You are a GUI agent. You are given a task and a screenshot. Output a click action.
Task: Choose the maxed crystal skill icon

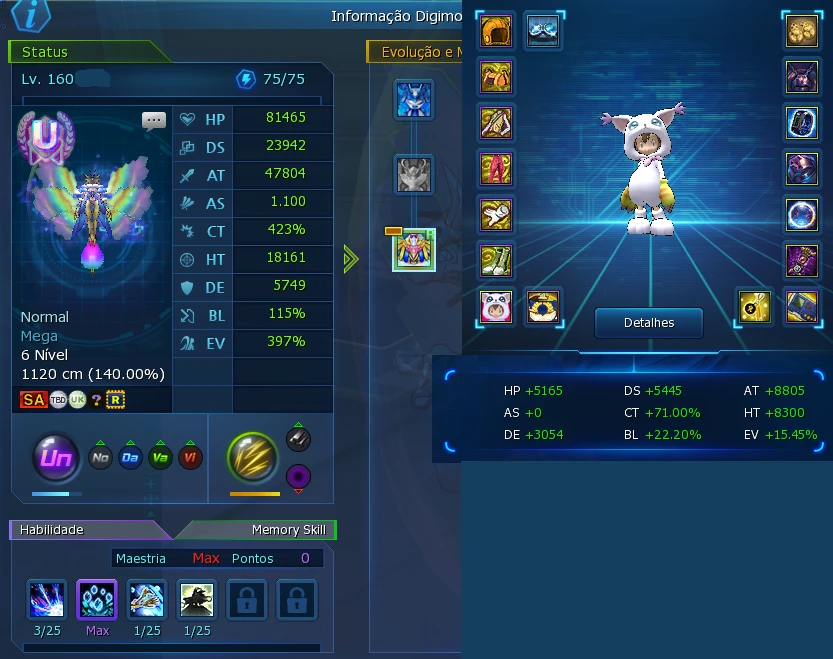pos(97,600)
